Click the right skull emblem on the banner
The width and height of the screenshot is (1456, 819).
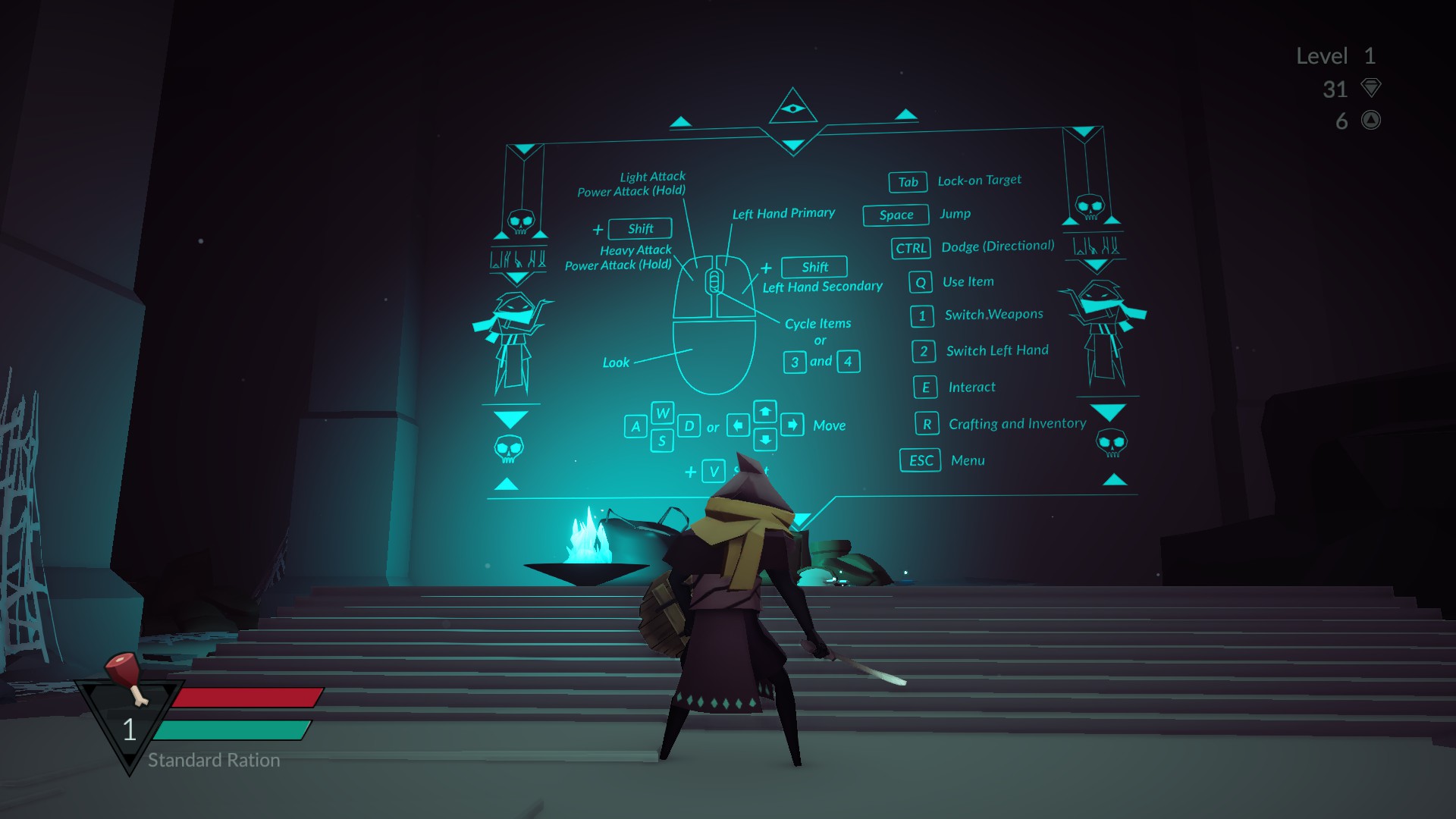point(1090,206)
